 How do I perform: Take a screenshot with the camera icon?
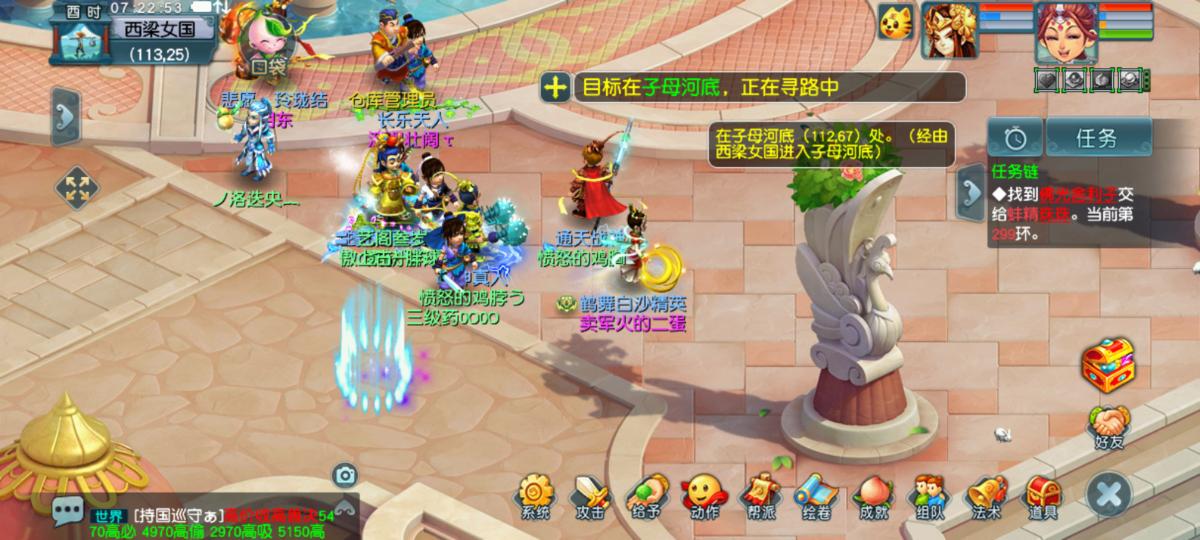[345, 475]
